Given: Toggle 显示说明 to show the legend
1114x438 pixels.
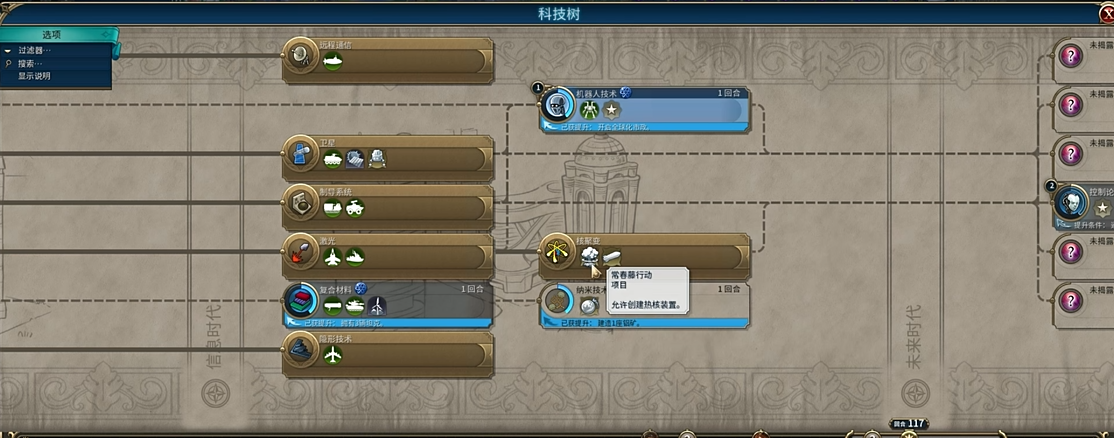Looking at the screenshot, I should point(34,76).
